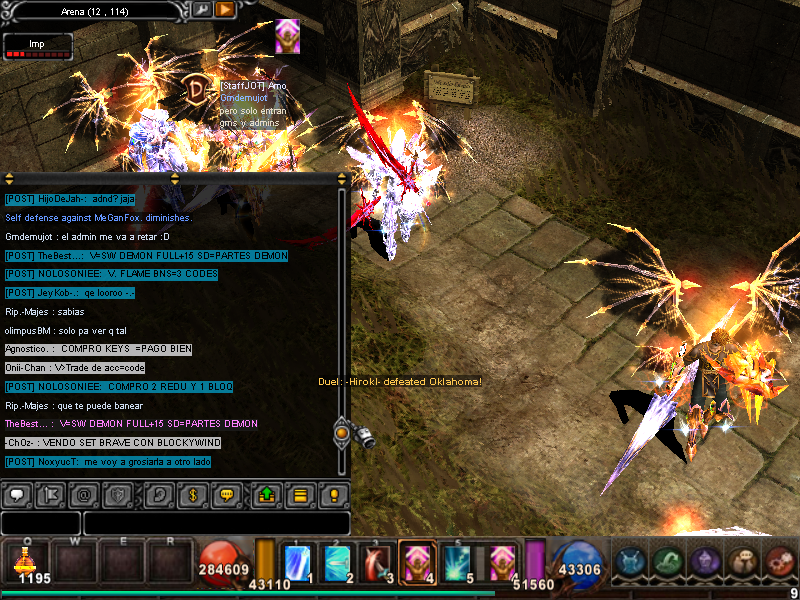
Task: Toggle the @ symbol chat button
Action: [87, 494]
